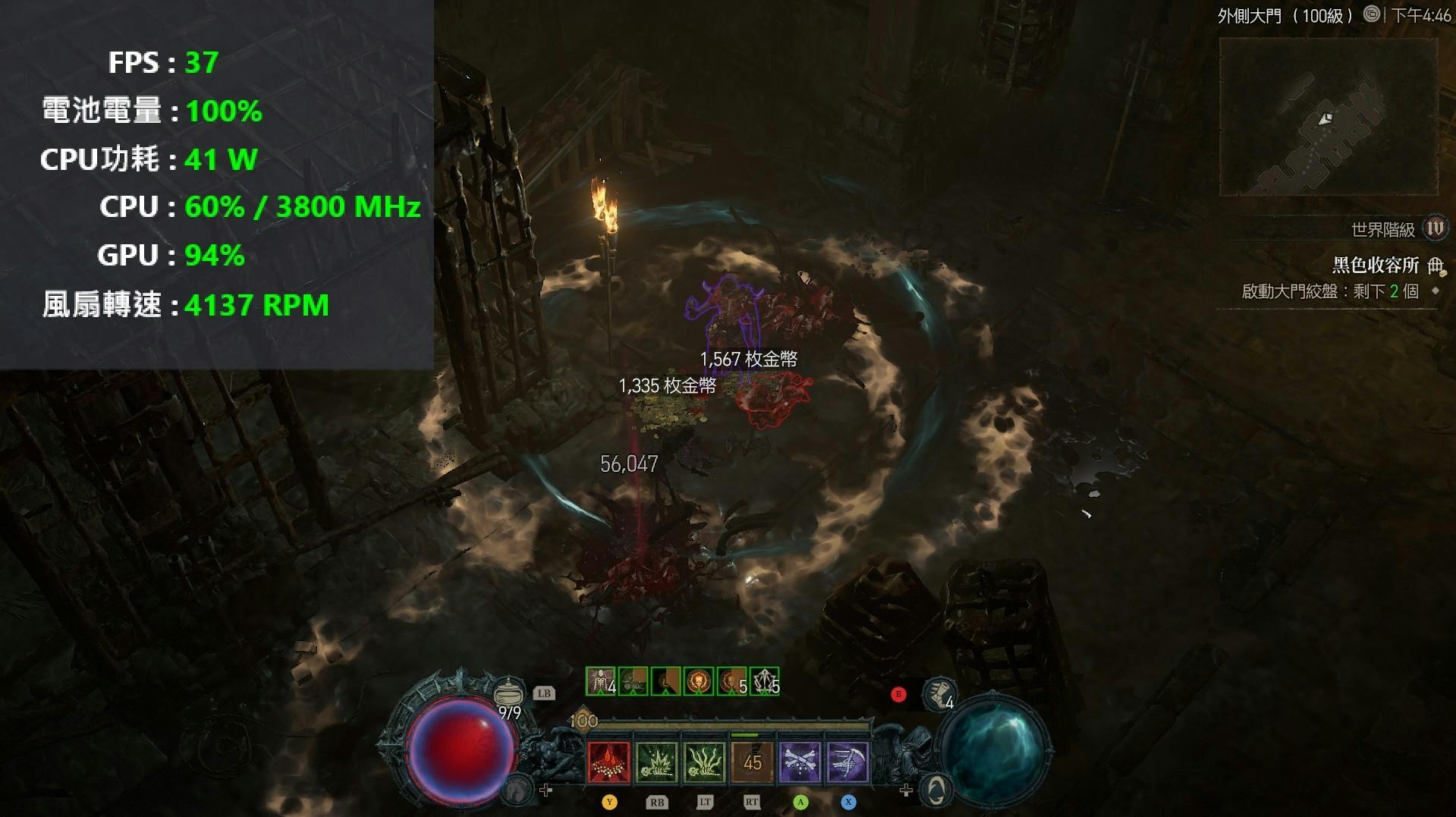
Task: Click the swirl icon beside essence orb
Action: click(938, 790)
